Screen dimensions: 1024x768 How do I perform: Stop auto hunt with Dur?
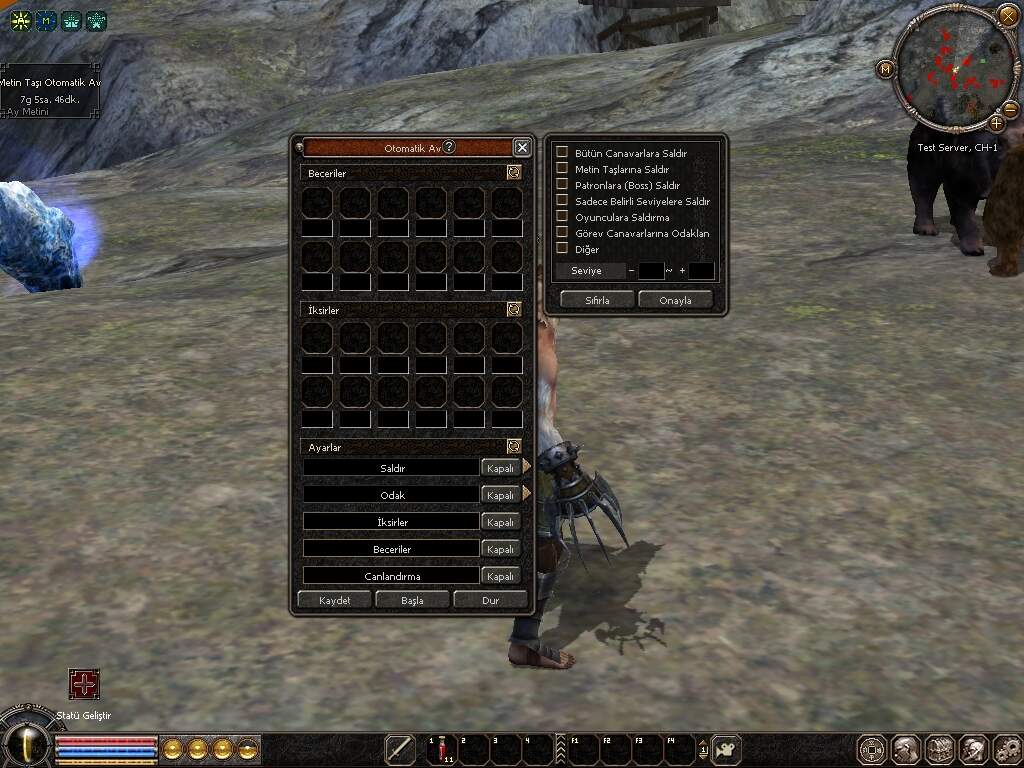pos(490,600)
